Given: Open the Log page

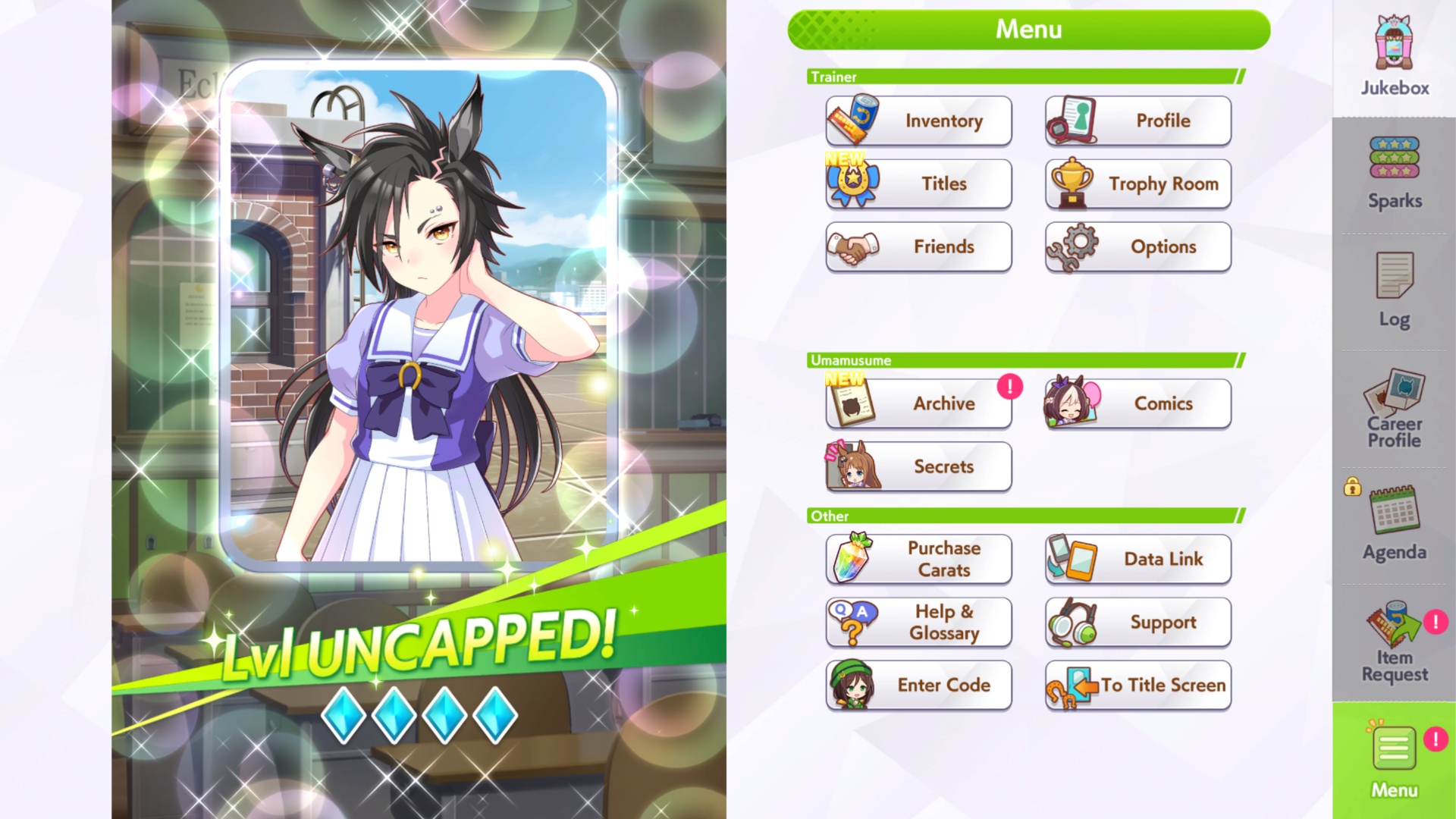Looking at the screenshot, I should coord(1394,291).
